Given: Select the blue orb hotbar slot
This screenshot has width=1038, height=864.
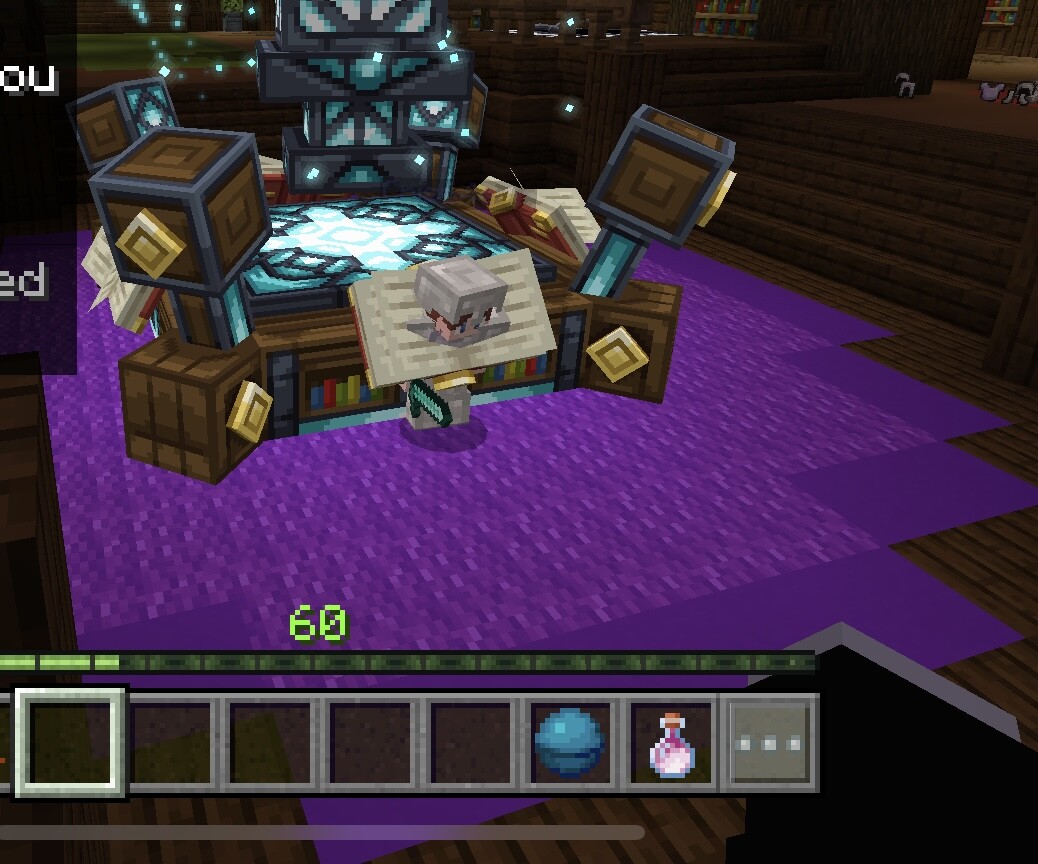Looking at the screenshot, I should 569,743.
